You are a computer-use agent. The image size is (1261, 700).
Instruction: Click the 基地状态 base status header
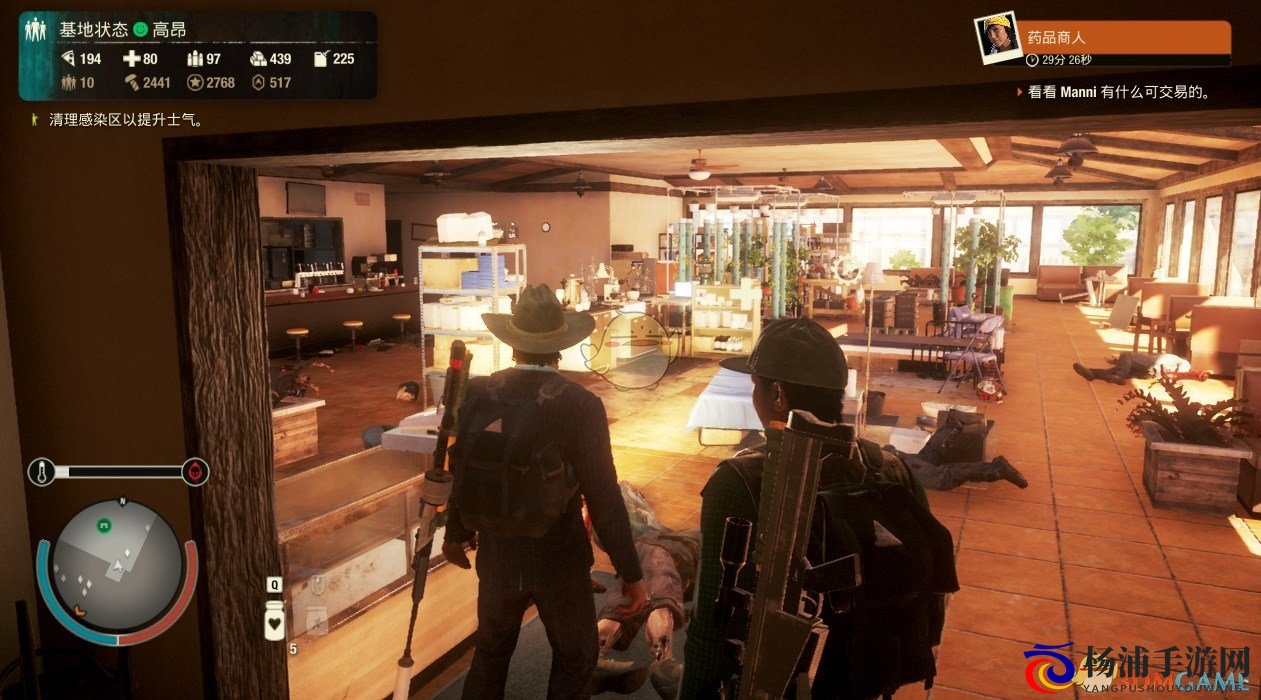pos(94,30)
